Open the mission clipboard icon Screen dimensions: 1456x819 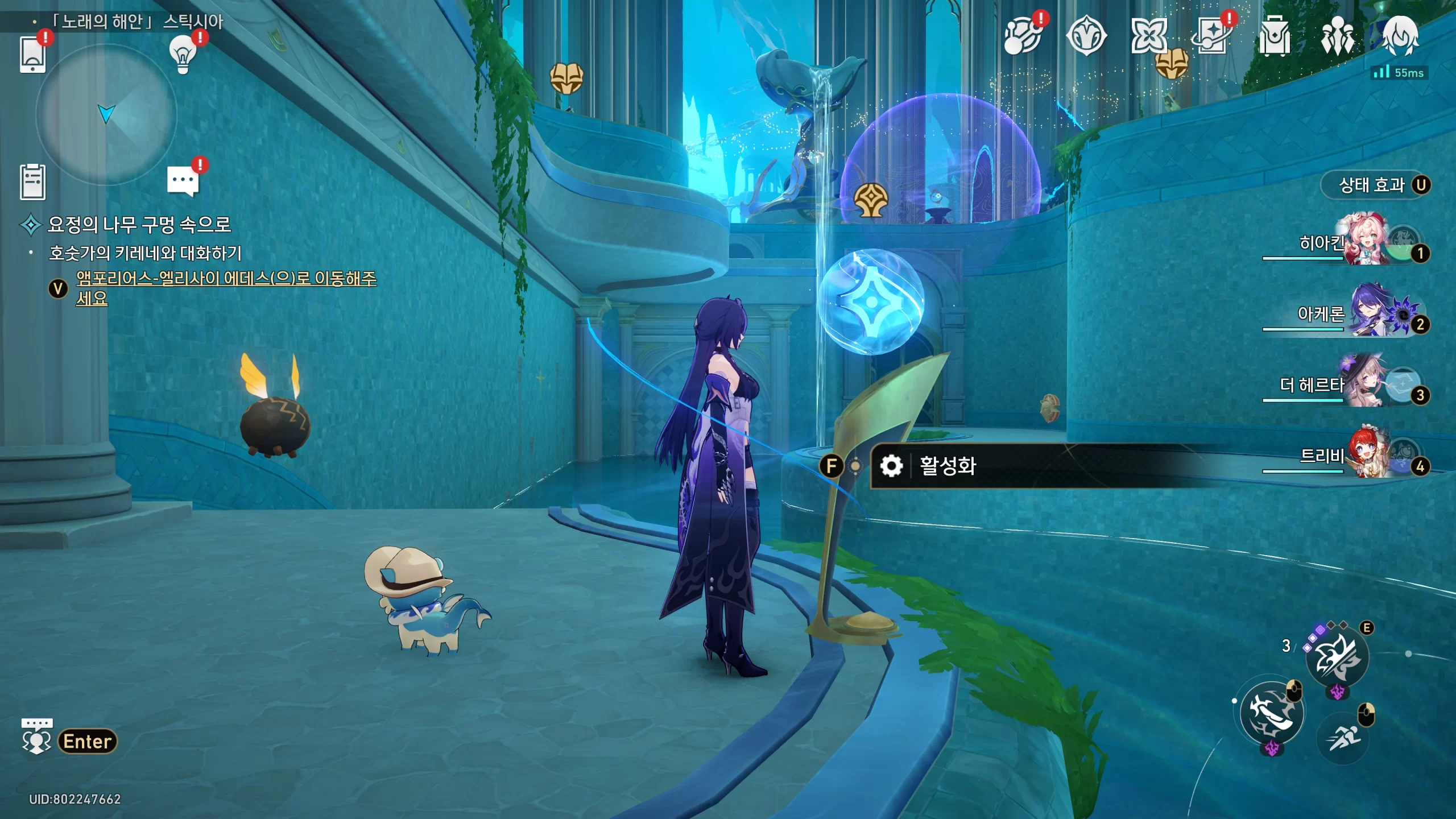click(32, 182)
